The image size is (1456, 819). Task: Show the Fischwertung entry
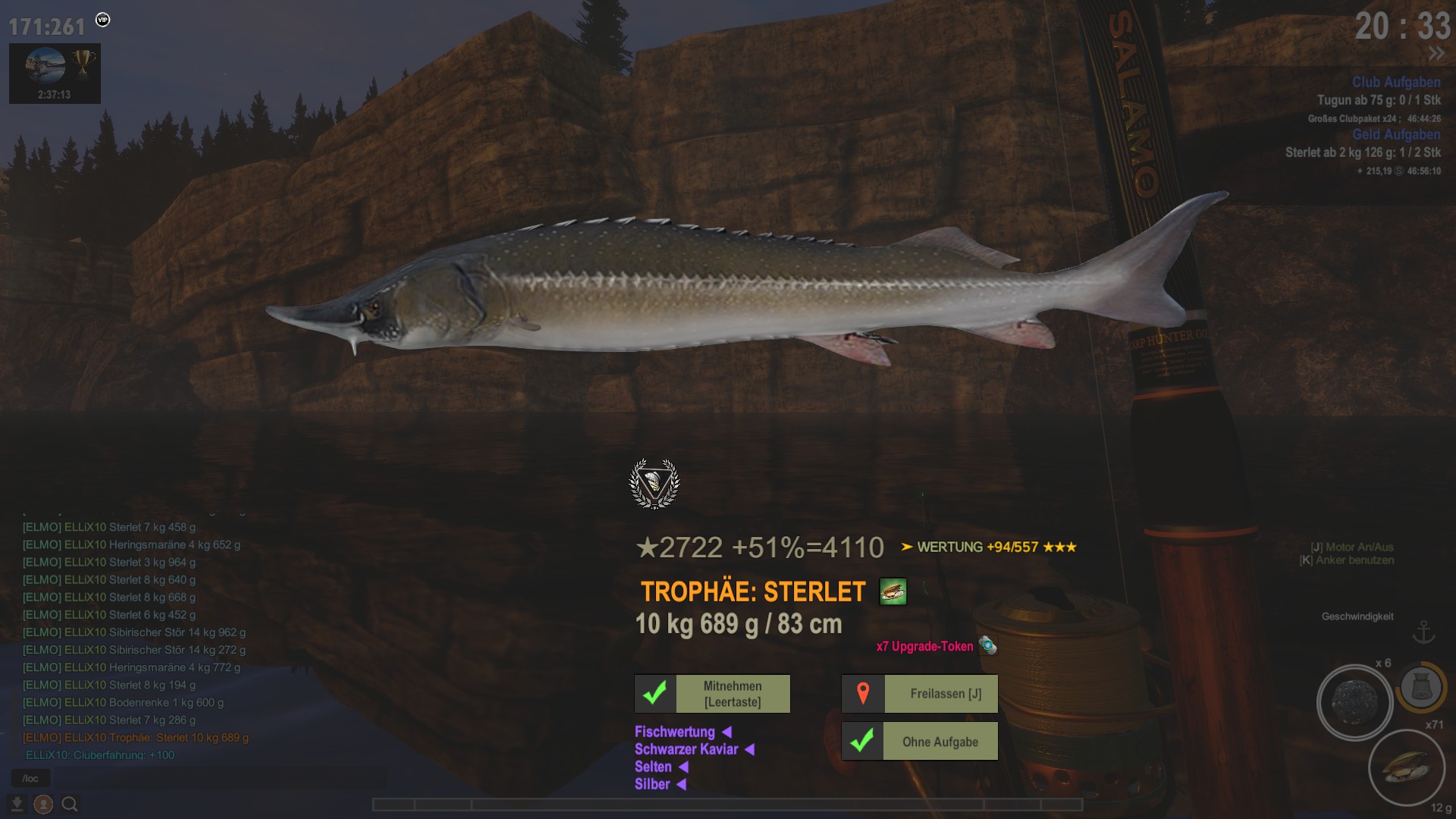point(675,732)
